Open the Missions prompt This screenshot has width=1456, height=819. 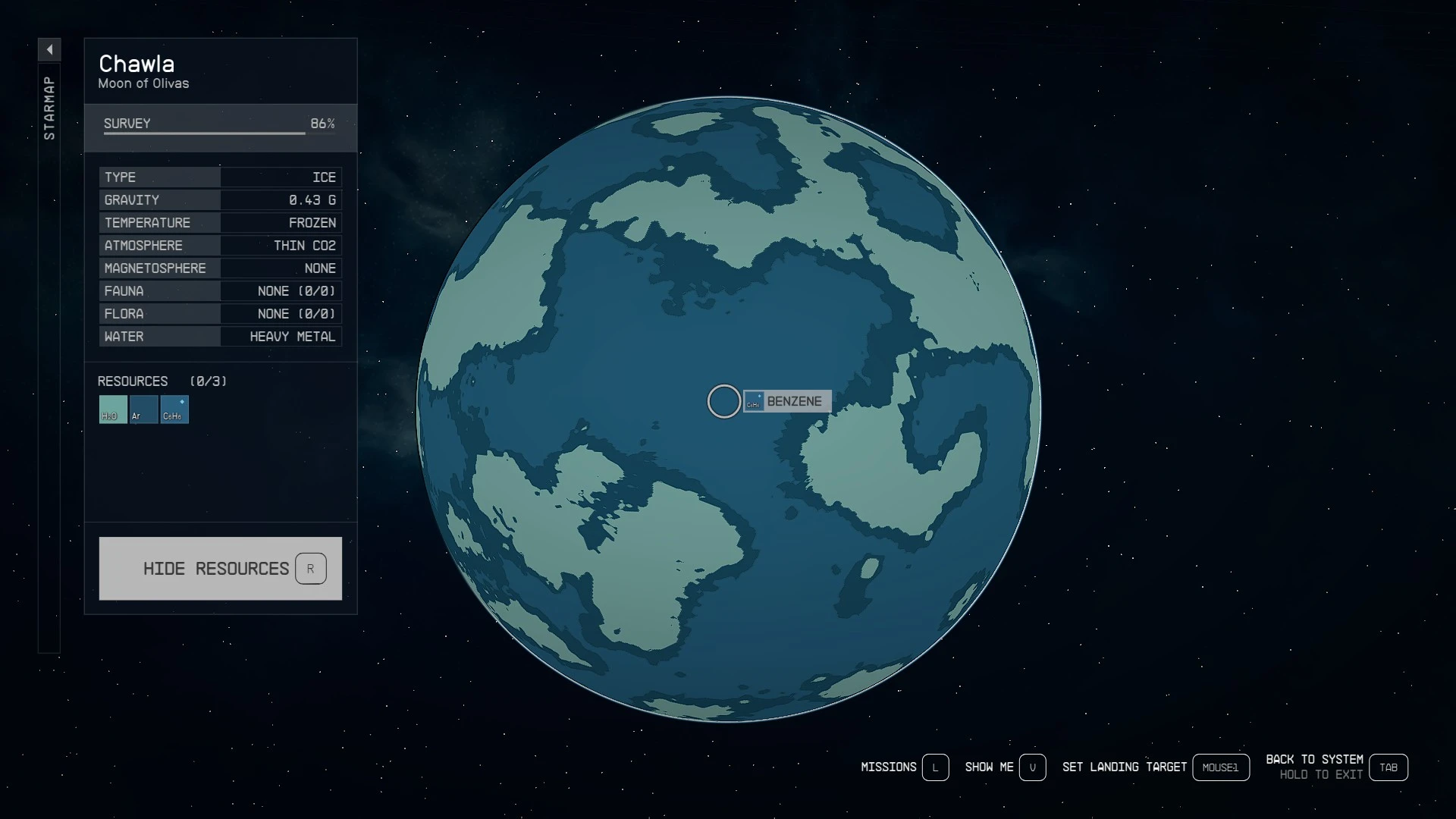904,767
